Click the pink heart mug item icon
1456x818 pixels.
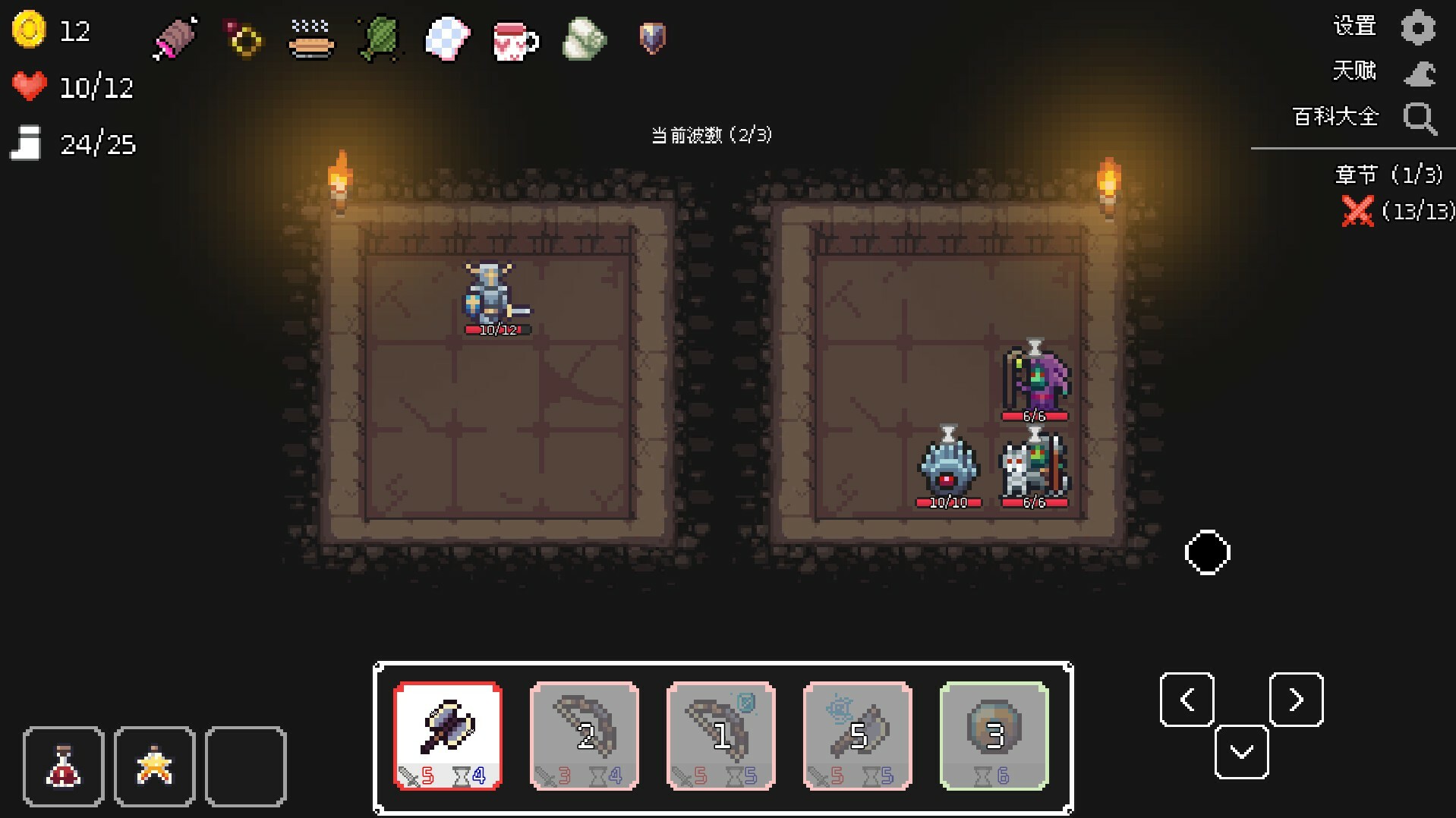515,39
